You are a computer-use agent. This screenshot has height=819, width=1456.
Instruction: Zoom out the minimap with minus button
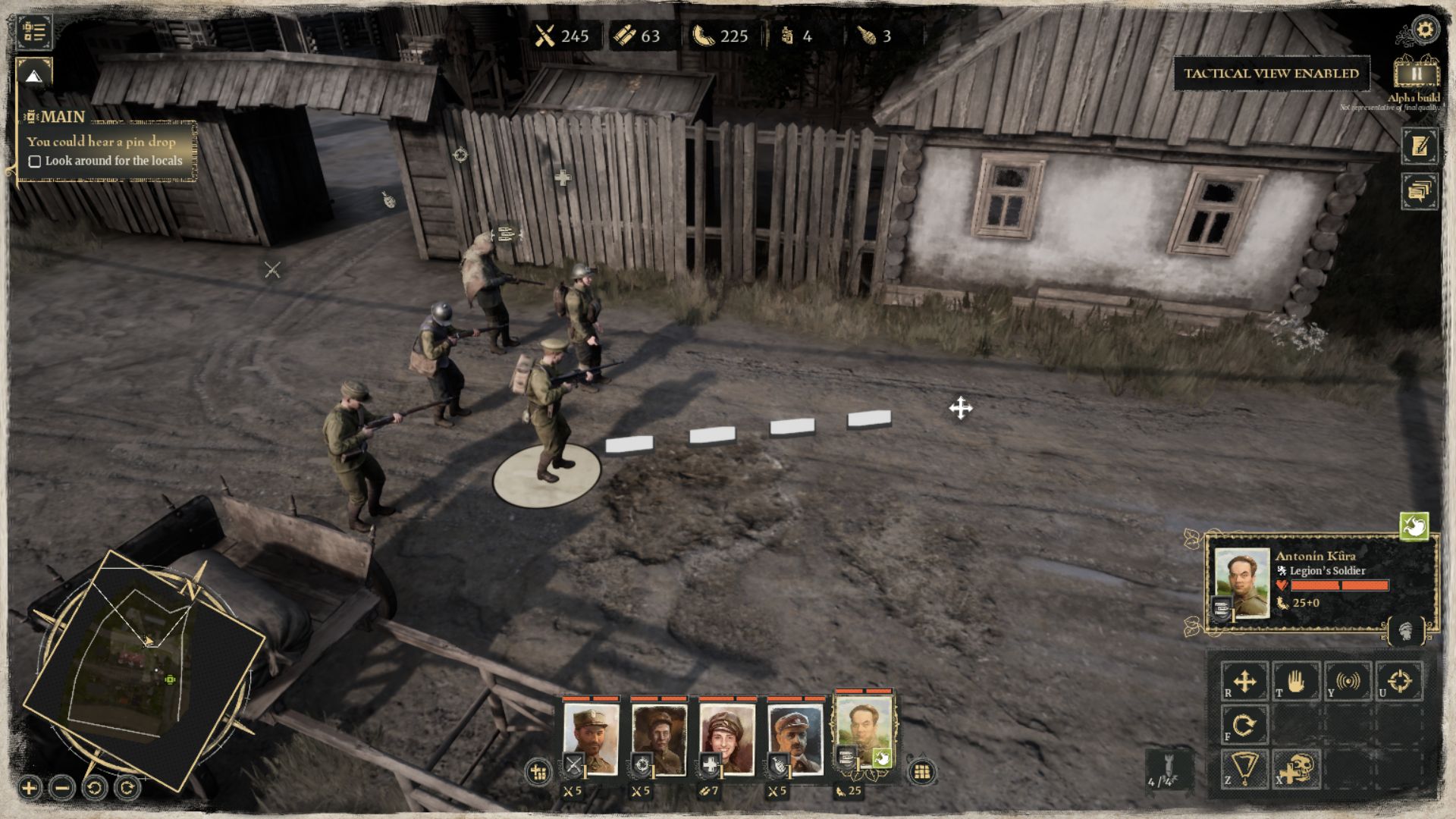pos(62,788)
